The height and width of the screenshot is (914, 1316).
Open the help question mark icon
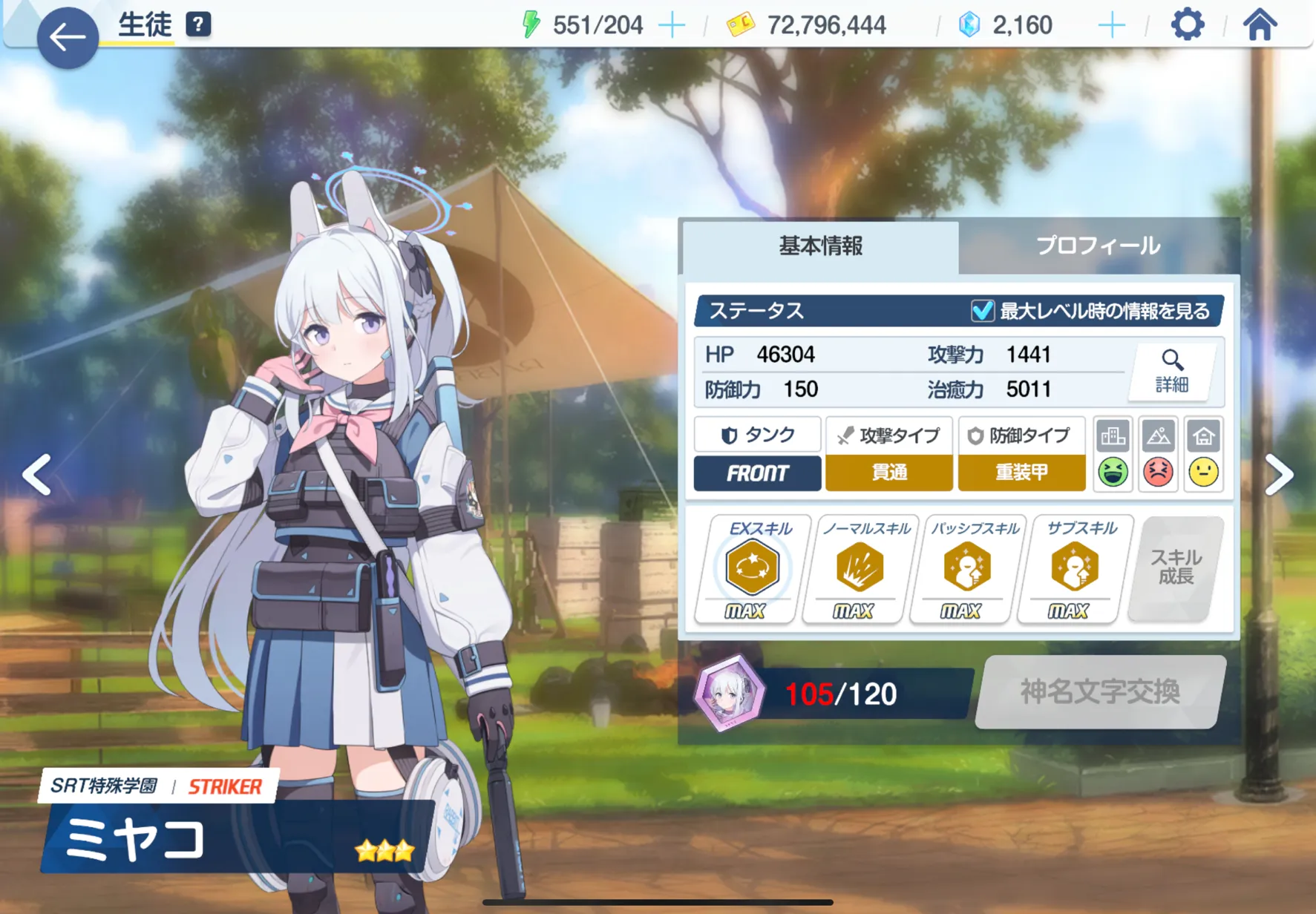point(198,24)
